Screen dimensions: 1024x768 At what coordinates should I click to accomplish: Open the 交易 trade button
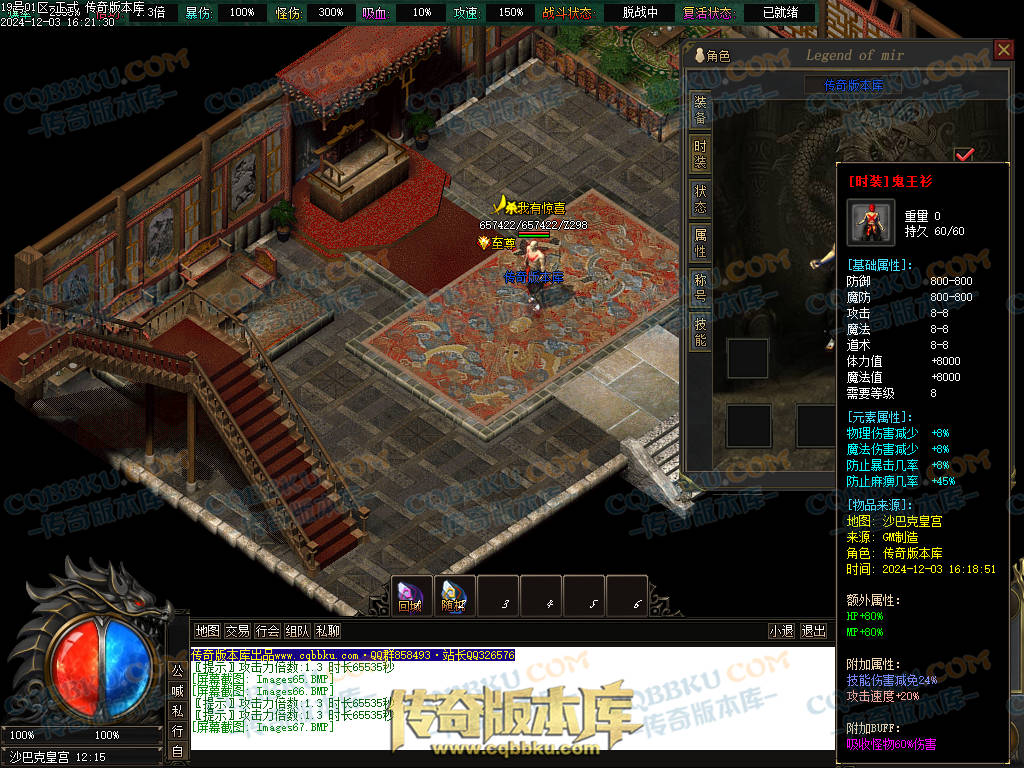(x=237, y=631)
